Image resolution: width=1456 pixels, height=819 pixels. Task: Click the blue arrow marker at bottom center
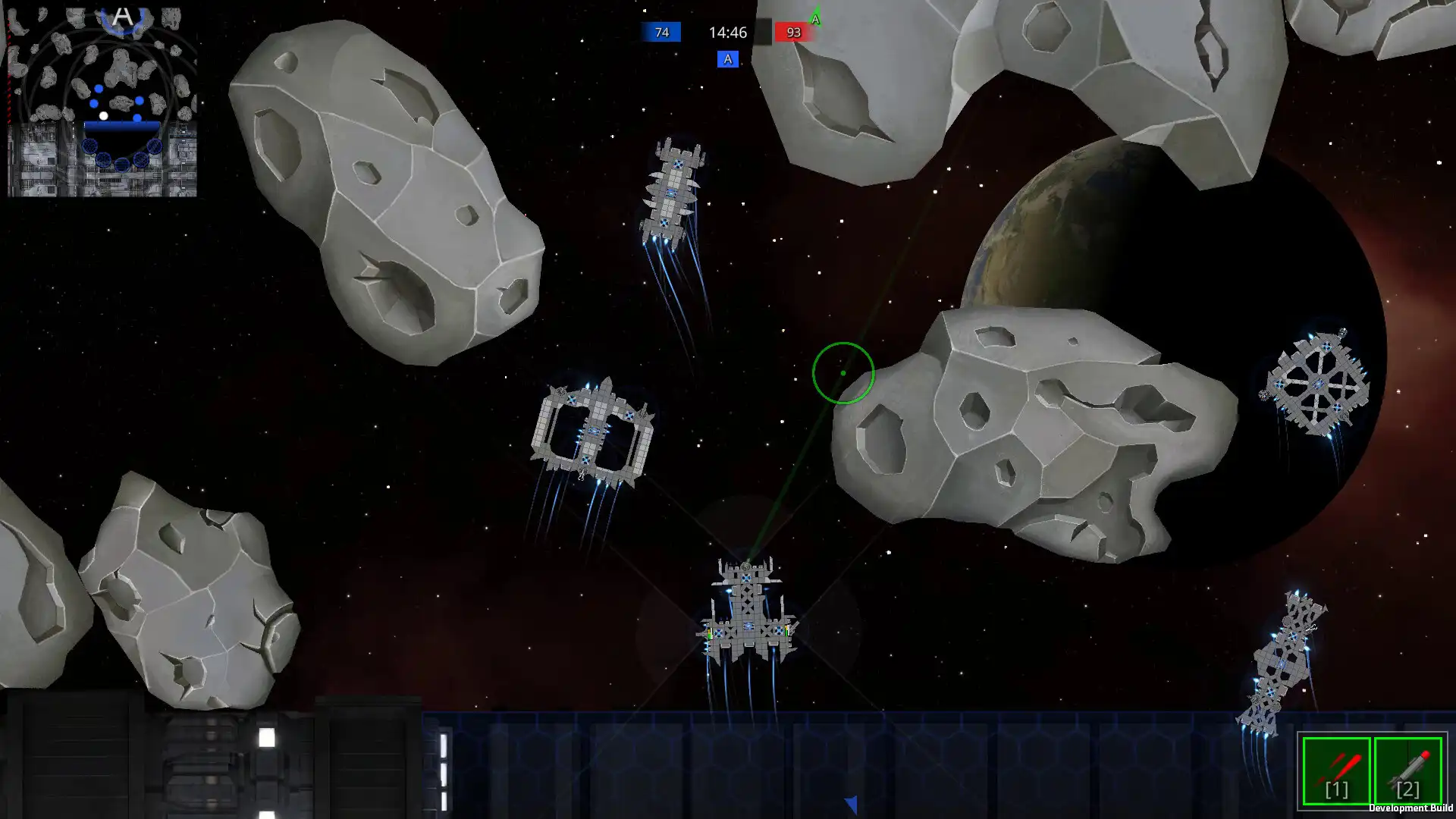click(851, 802)
